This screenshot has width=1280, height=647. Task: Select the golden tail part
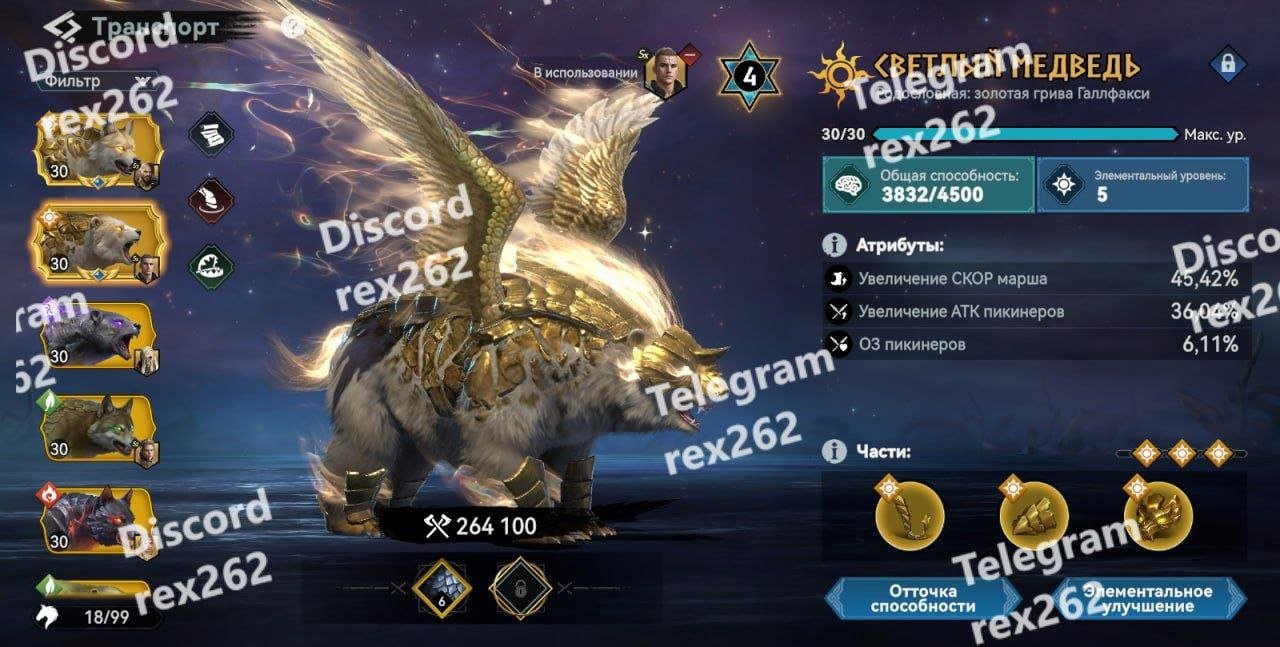(910, 519)
